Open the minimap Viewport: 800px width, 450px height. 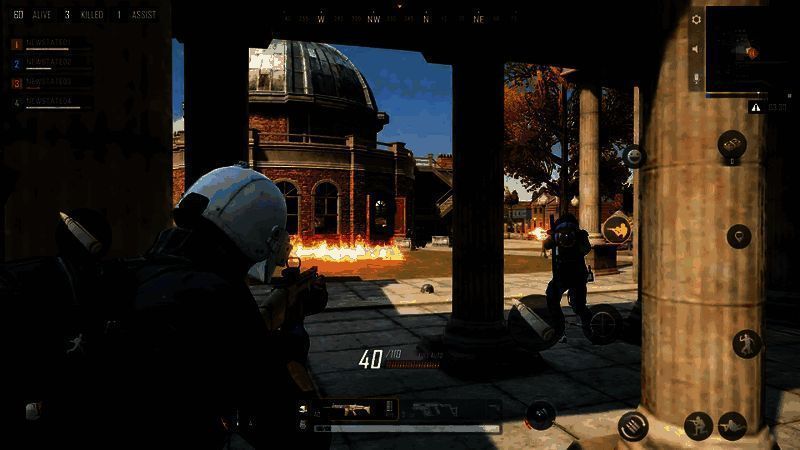(x=748, y=49)
